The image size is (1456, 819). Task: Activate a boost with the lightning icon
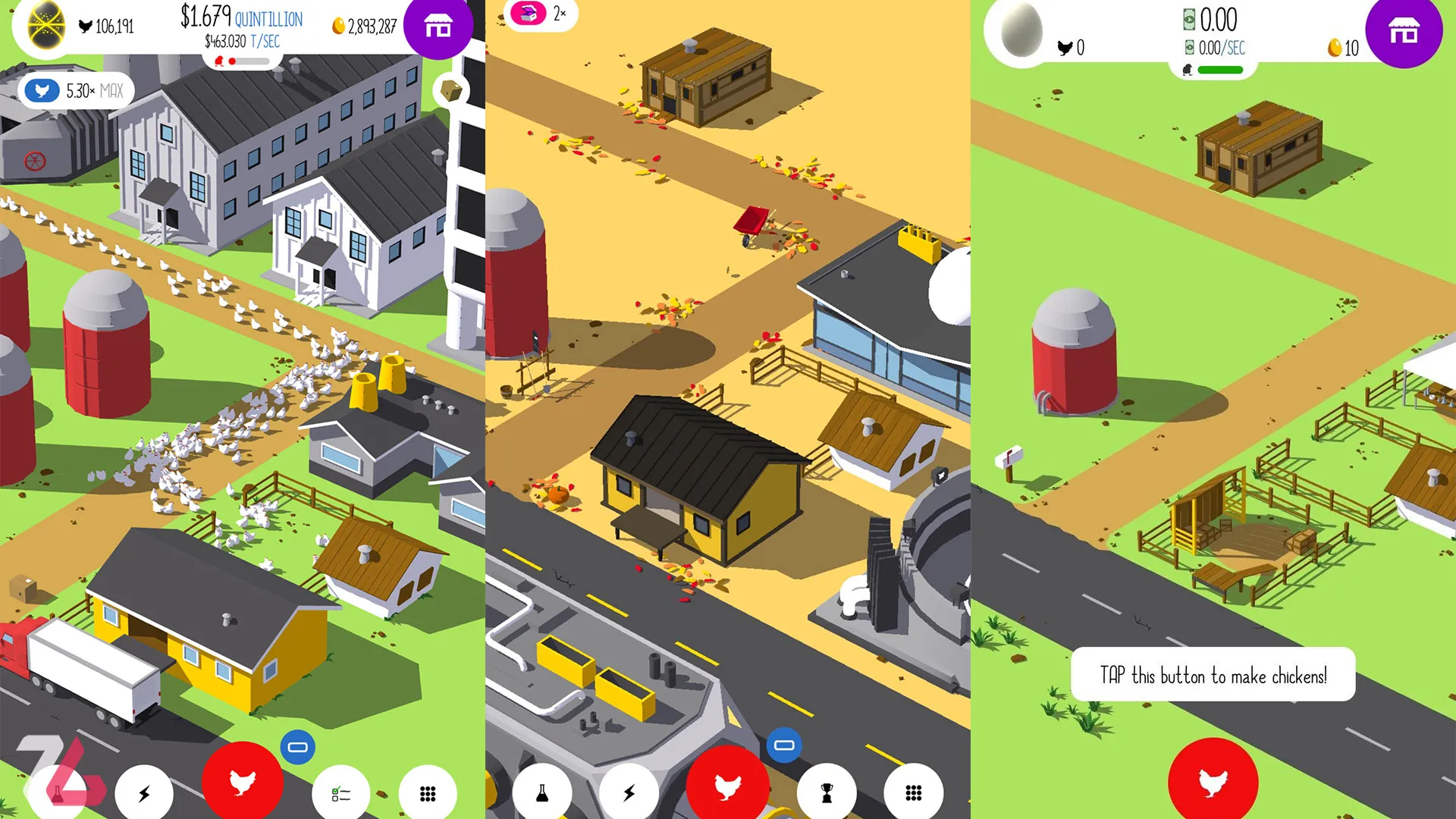point(144,792)
